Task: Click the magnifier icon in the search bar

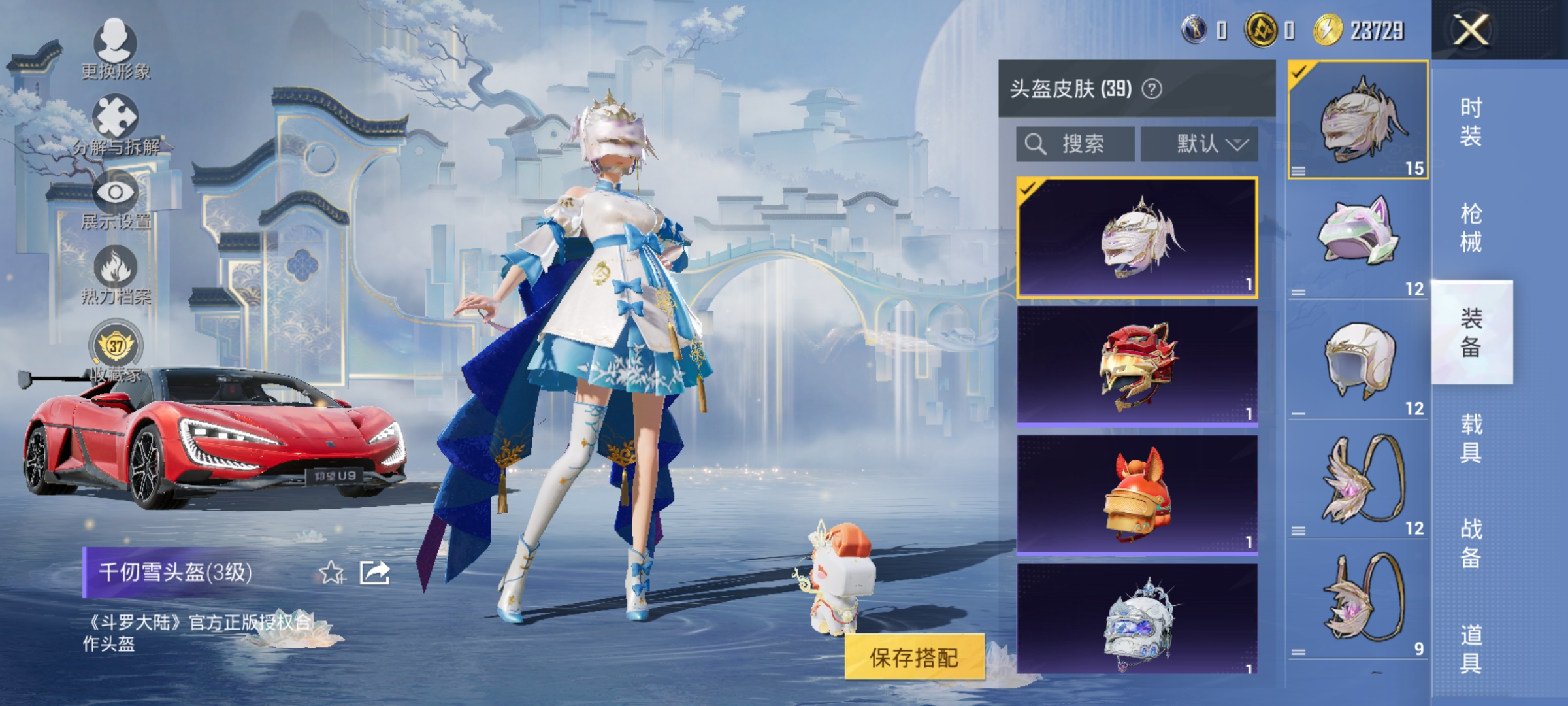Action: [x=1037, y=143]
